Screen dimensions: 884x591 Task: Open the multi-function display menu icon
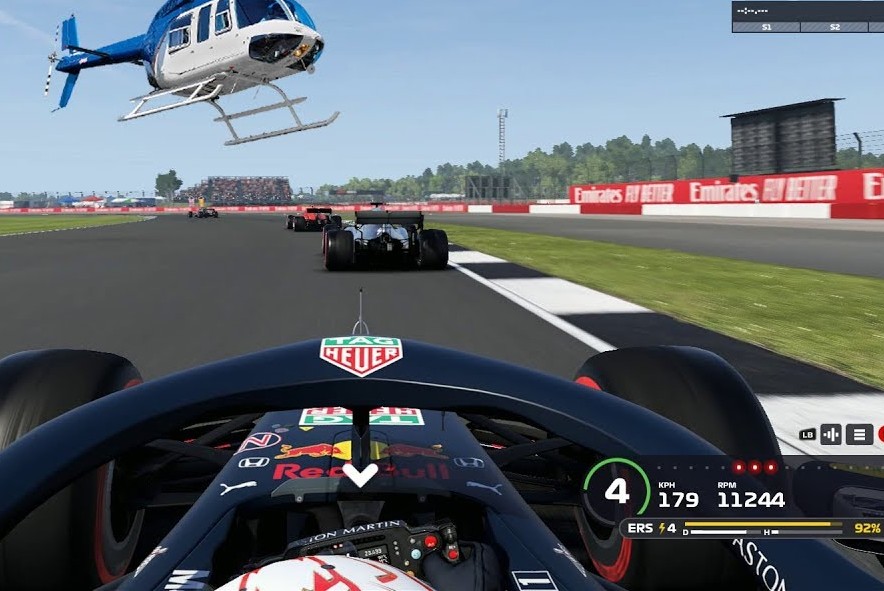(x=859, y=434)
